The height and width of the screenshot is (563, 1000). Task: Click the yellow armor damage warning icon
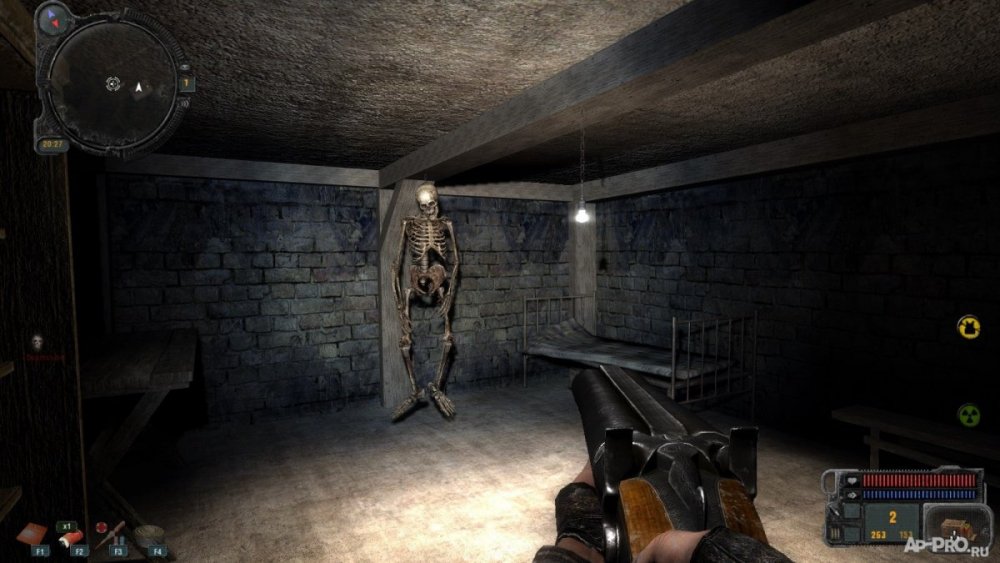point(968,327)
